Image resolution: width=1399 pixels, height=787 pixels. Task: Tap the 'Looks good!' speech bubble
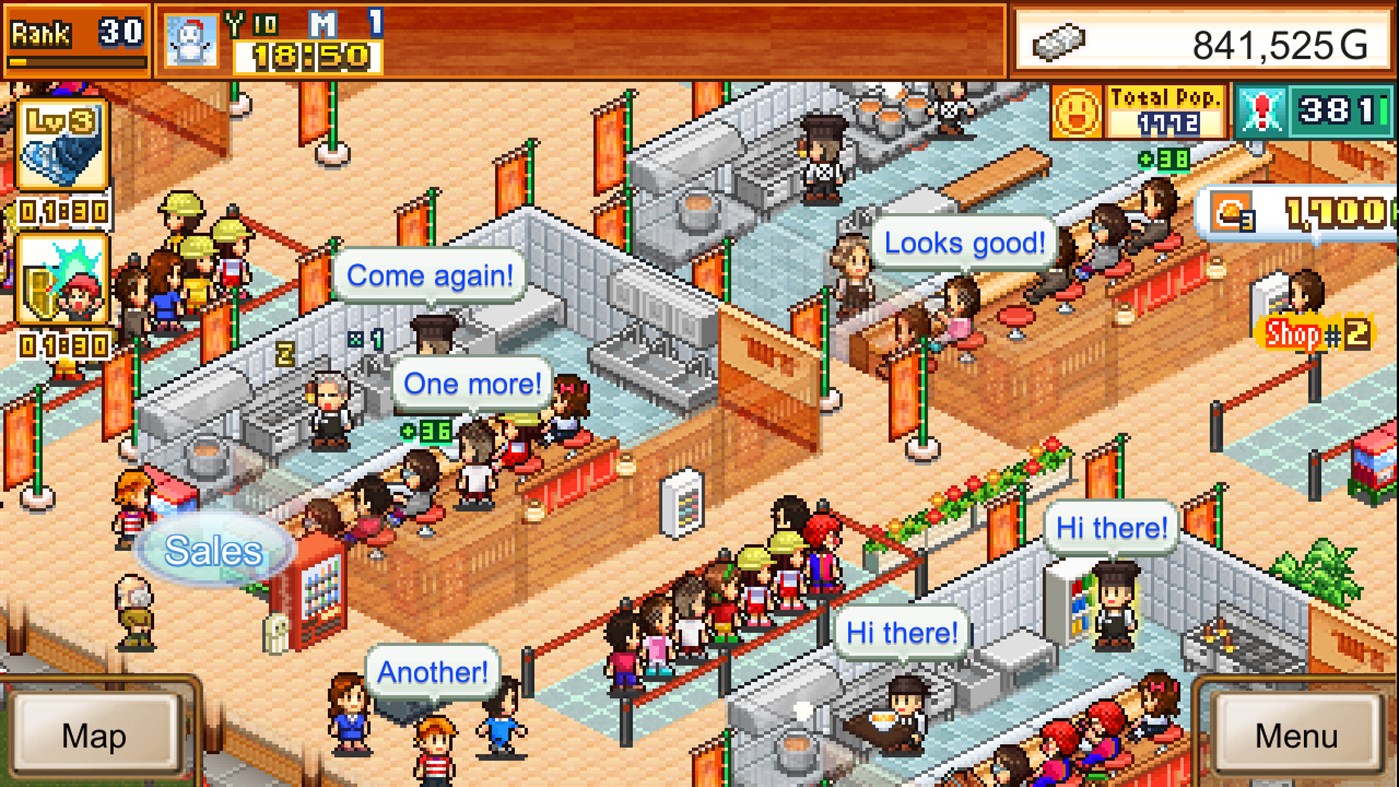pos(962,242)
